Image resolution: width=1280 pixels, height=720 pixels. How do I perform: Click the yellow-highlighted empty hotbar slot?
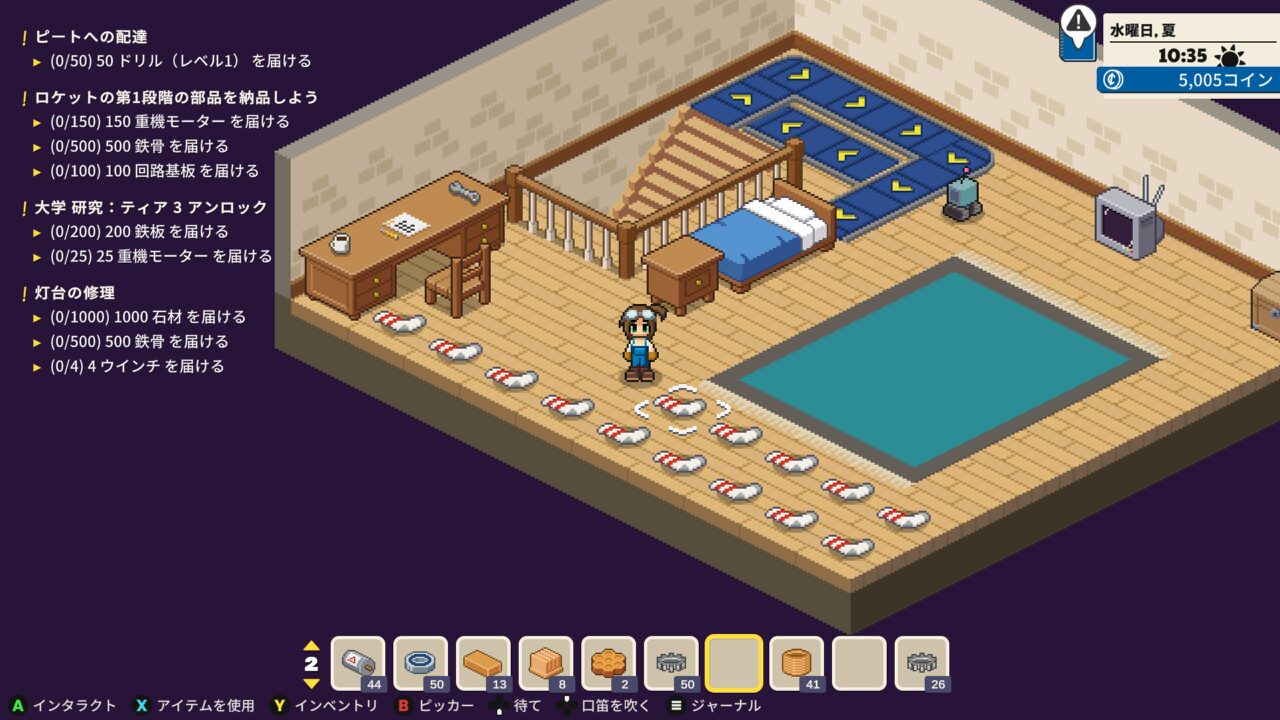[x=734, y=663]
